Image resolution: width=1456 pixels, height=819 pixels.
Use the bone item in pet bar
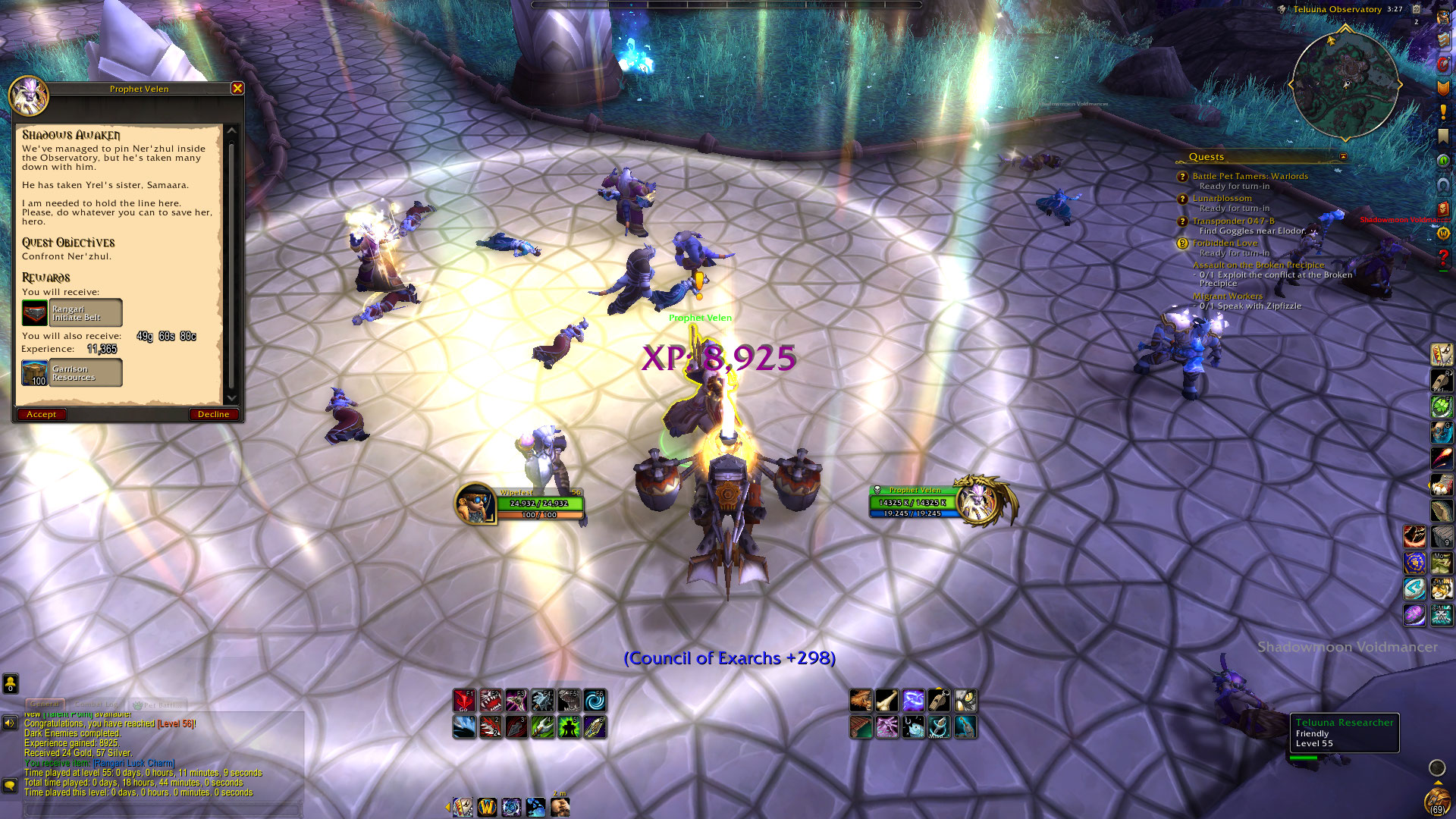(x=886, y=701)
